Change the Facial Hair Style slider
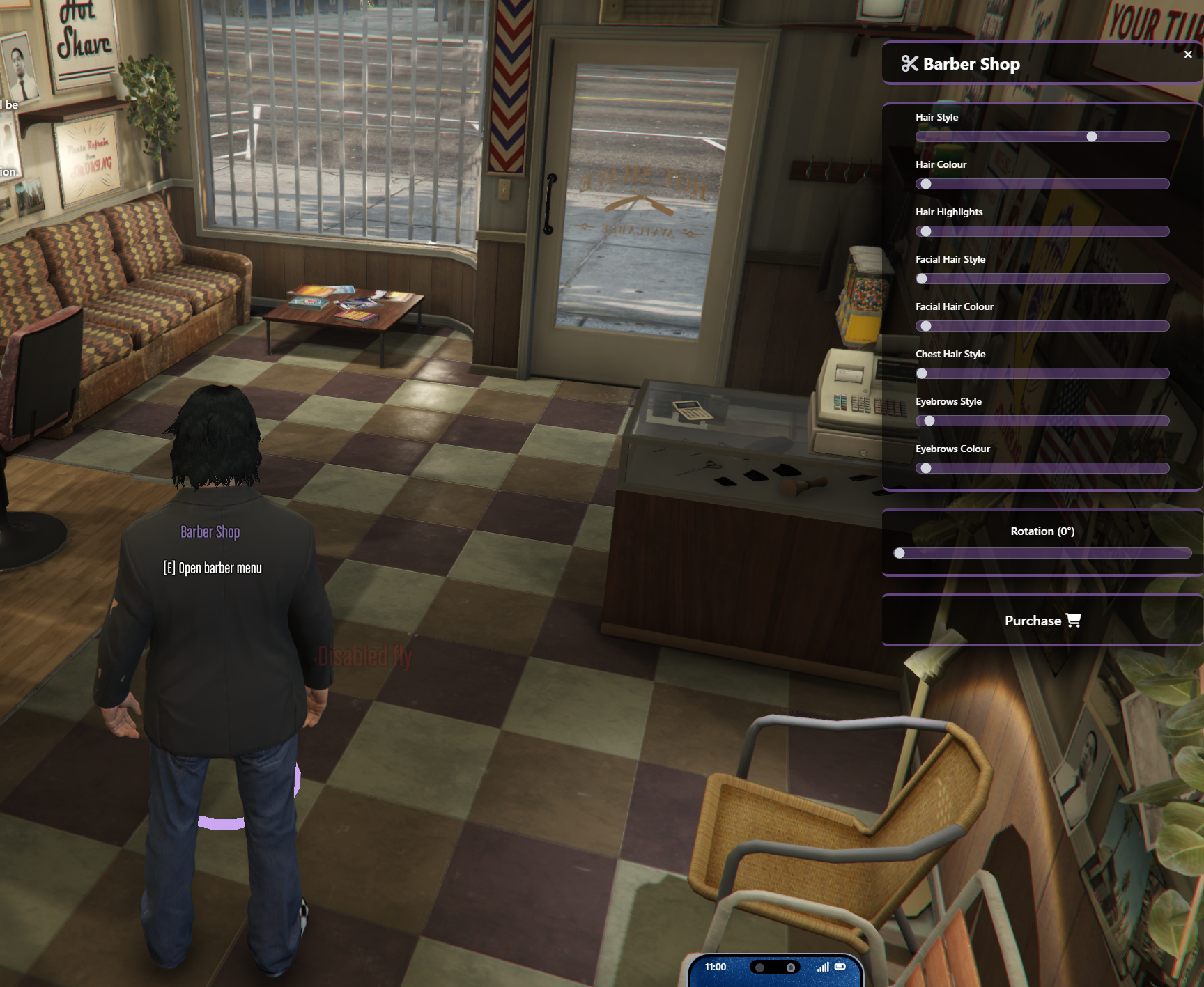This screenshot has height=987, width=1204. tap(1042, 279)
